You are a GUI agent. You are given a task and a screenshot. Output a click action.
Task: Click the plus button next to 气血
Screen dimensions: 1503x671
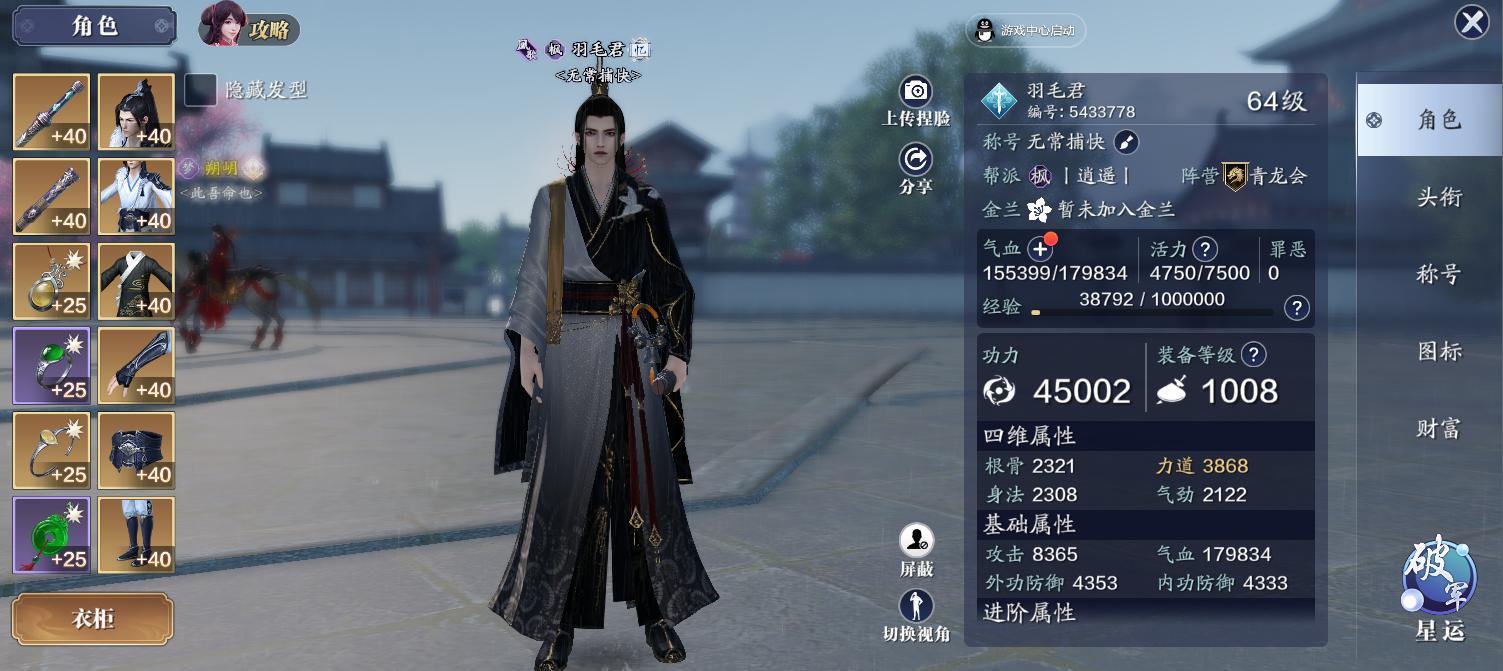1041,249
